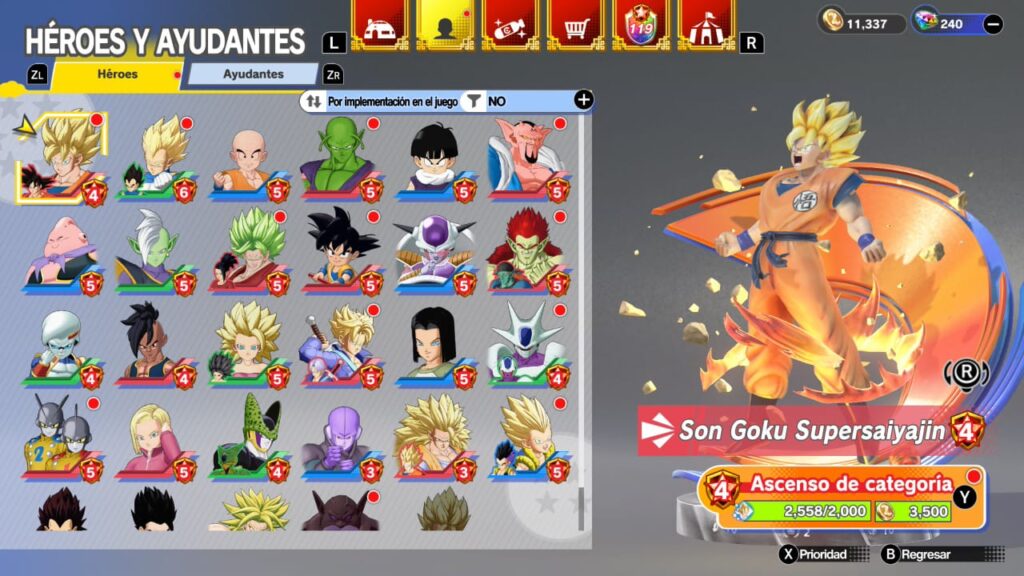Viewport: 1024px width, 576px height.
Task: Select Trunks with the sword
Action: point(341,345)
